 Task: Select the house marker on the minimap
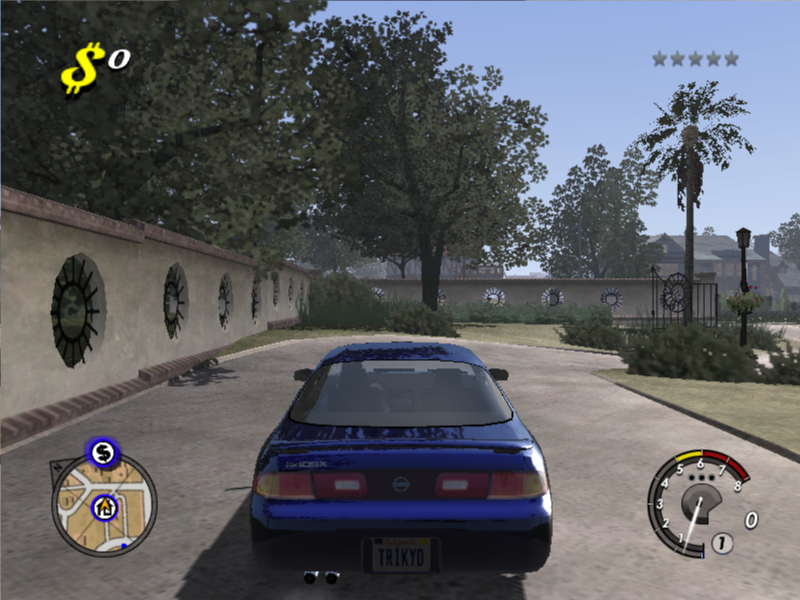pos(104,508)
